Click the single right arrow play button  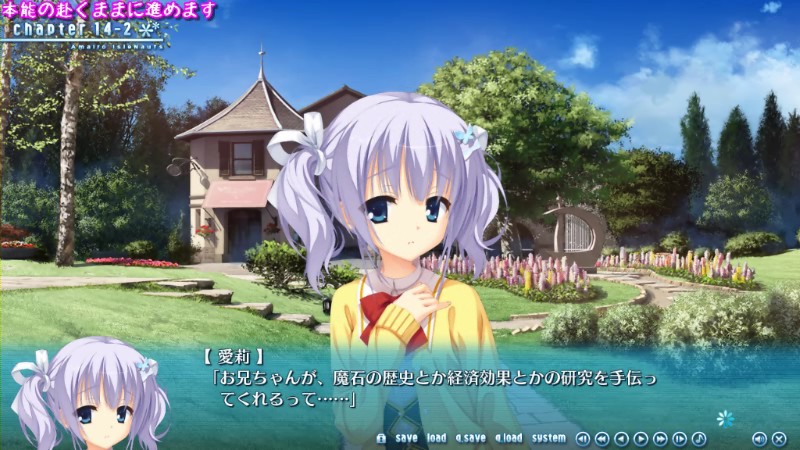pos(641,438)
